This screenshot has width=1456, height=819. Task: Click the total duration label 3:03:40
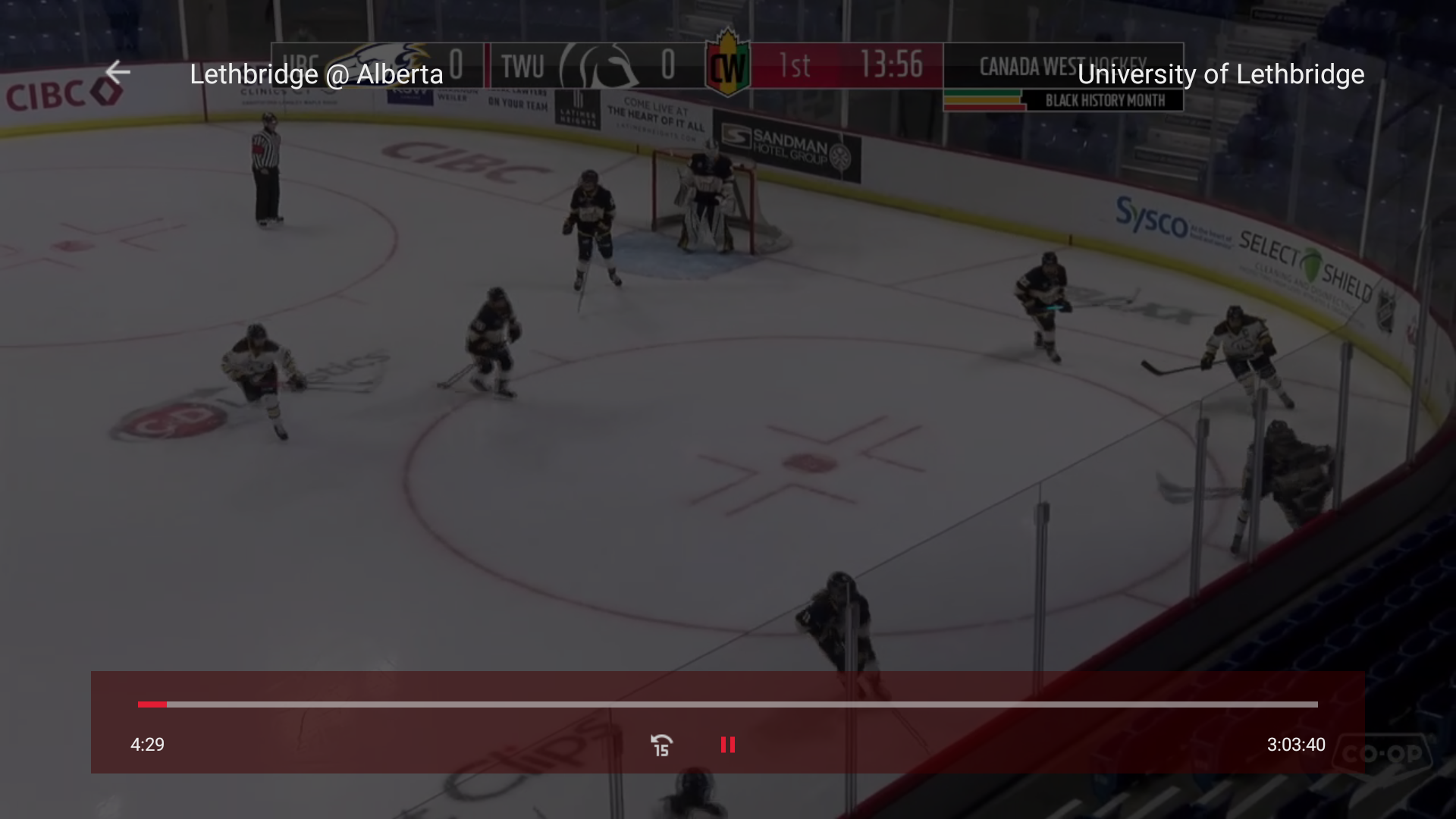tap(1294, 745)
